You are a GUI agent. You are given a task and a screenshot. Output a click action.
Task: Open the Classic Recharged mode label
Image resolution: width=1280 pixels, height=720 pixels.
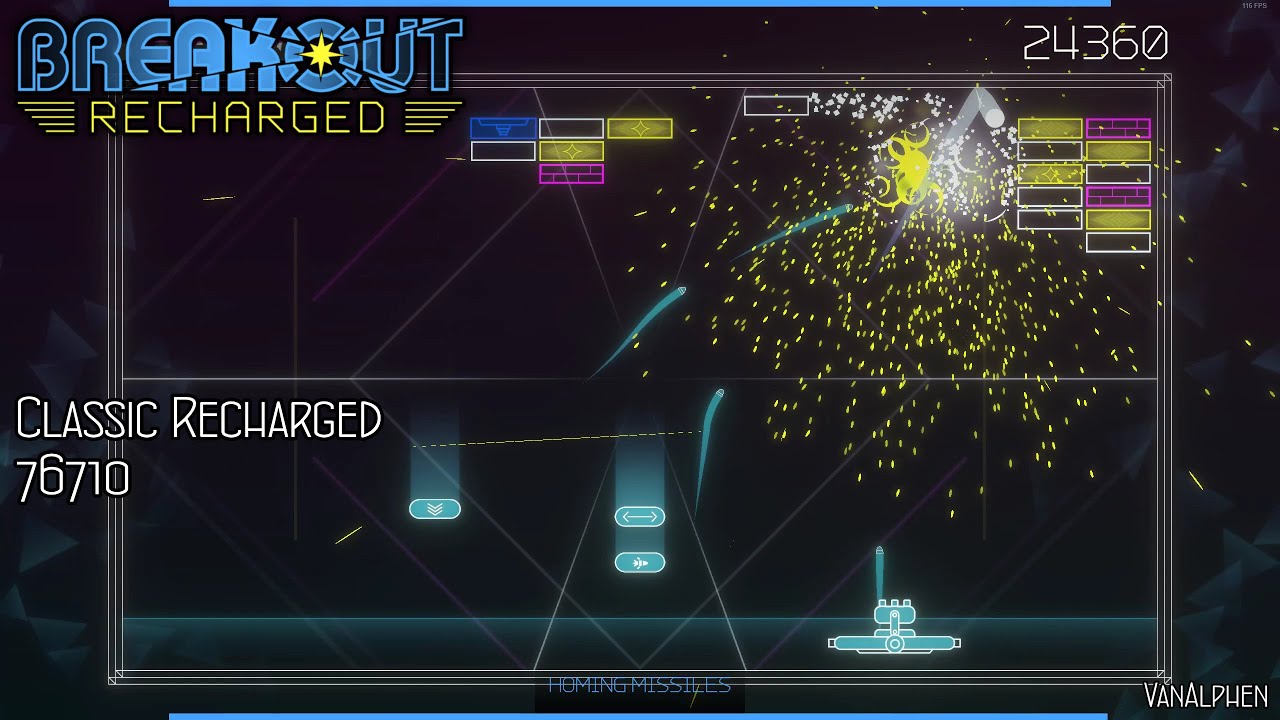[200, 418]
